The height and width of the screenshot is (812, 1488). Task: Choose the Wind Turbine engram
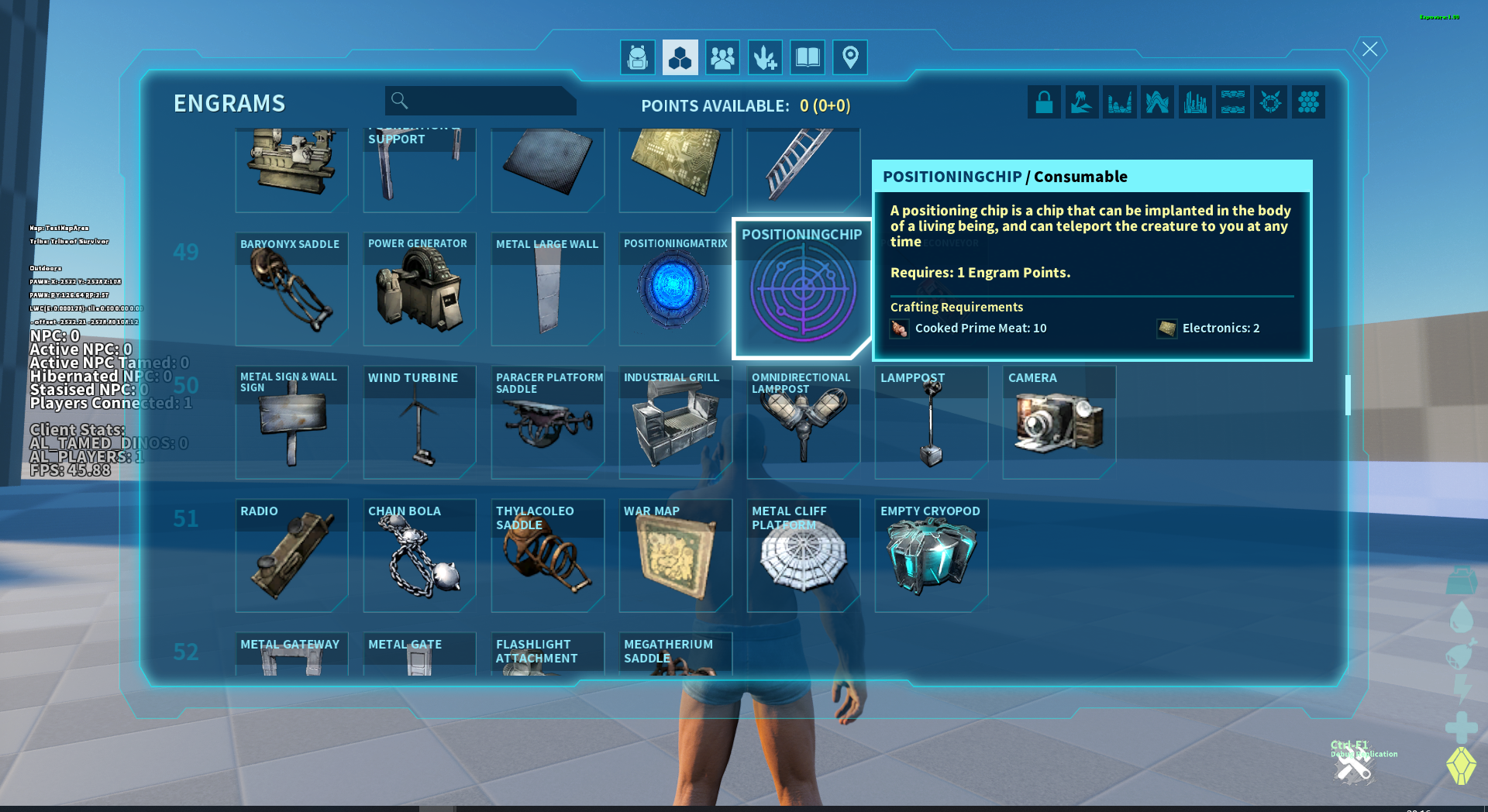point(419,422)
